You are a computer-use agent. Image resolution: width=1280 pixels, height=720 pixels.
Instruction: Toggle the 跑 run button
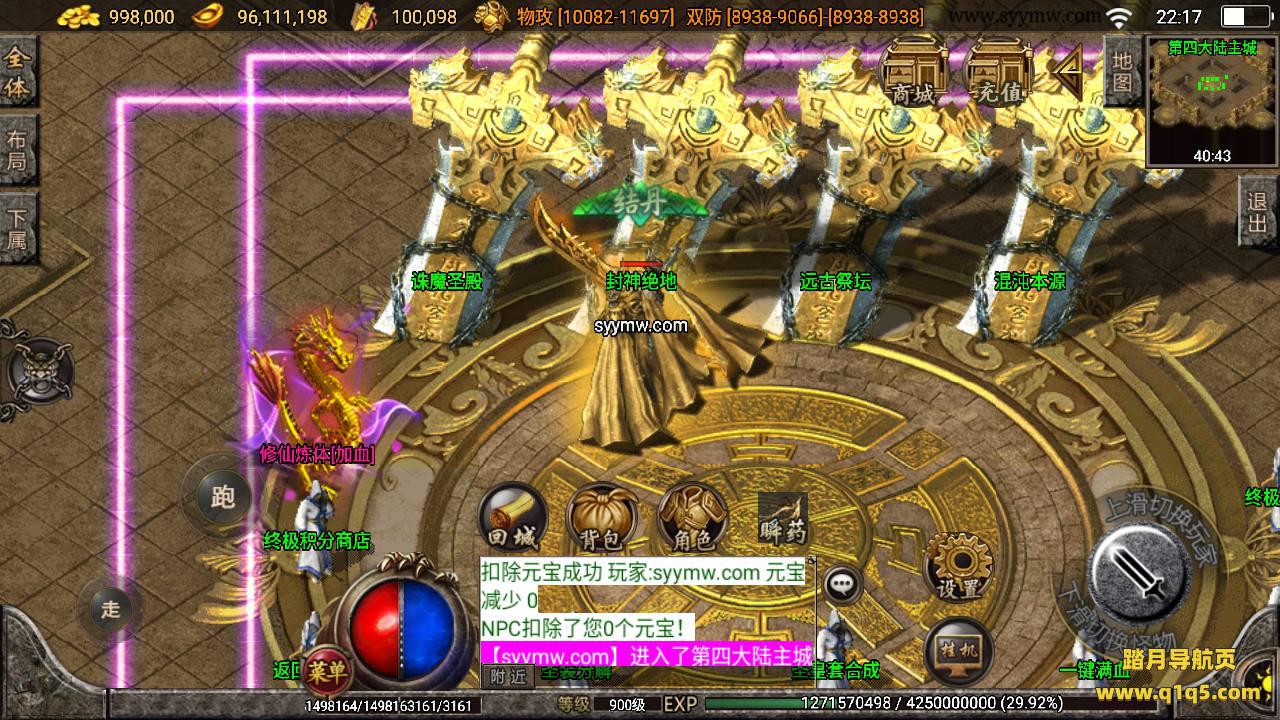click(x=222, y=495)
